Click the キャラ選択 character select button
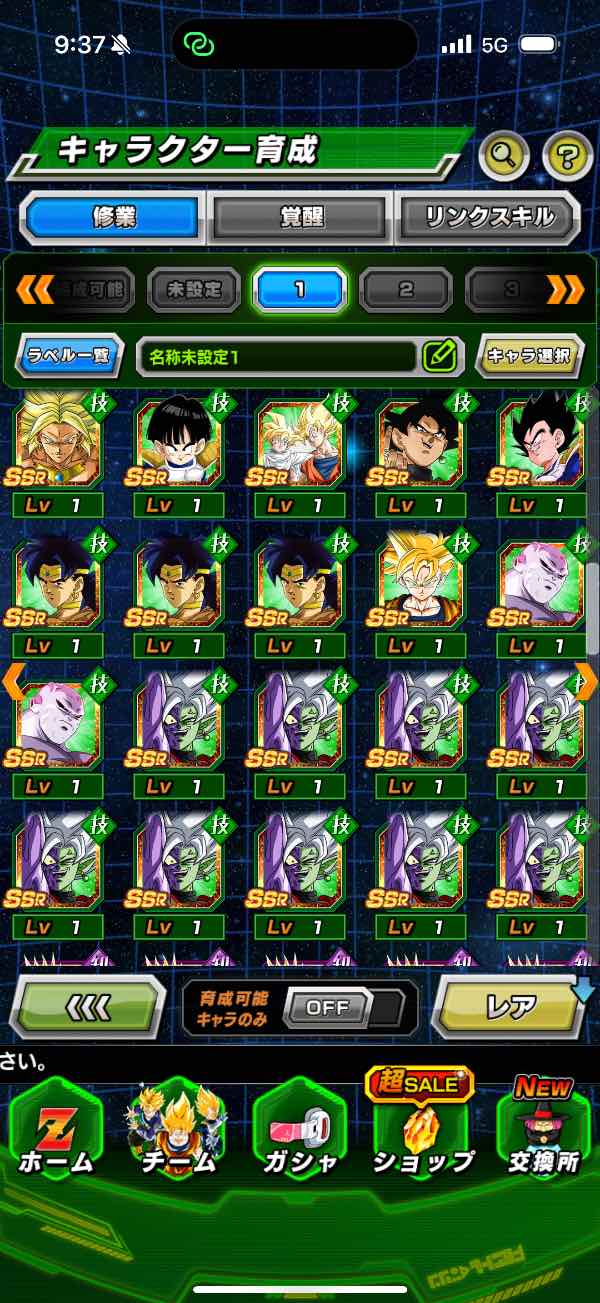 pyautogui.click(x=529, y=355)
